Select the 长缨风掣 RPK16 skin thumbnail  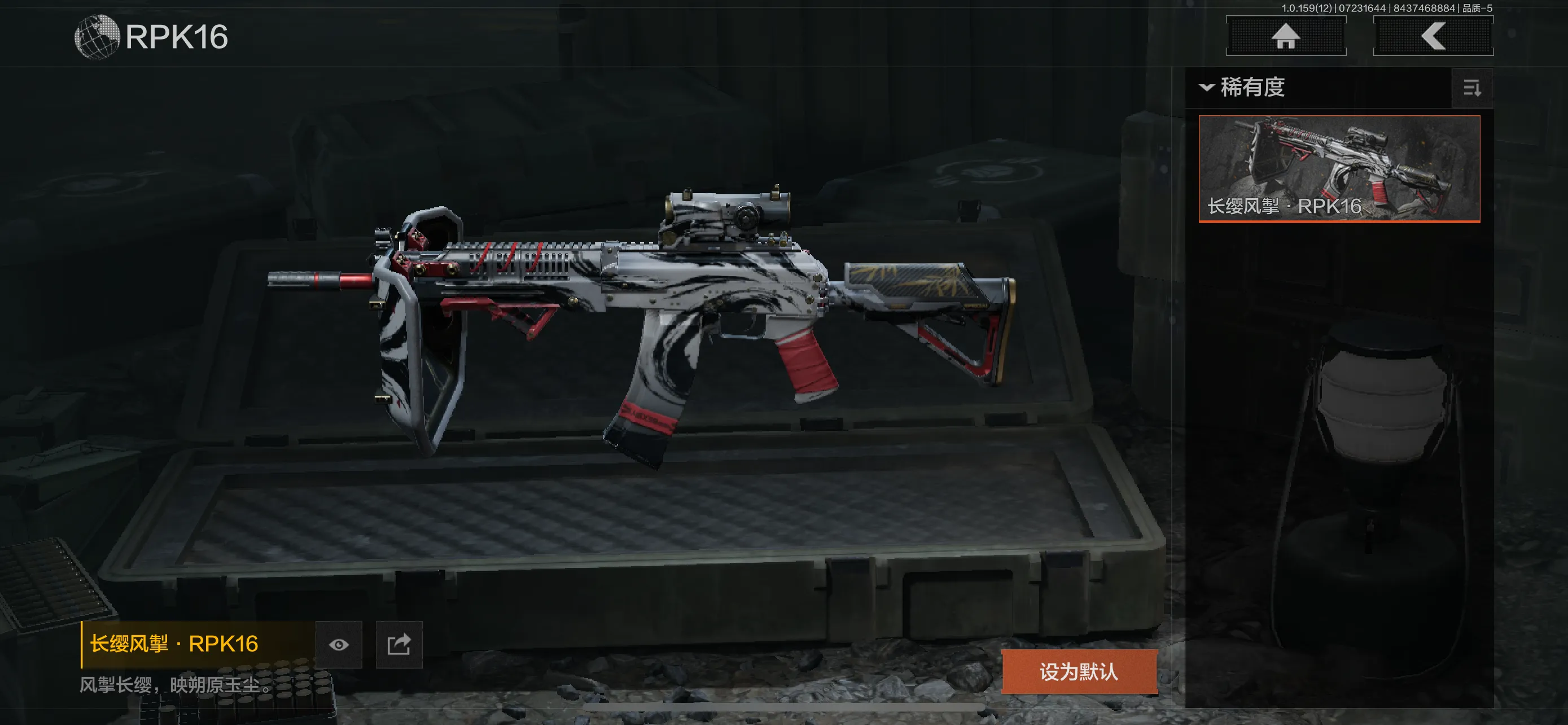coord(1339,169)
